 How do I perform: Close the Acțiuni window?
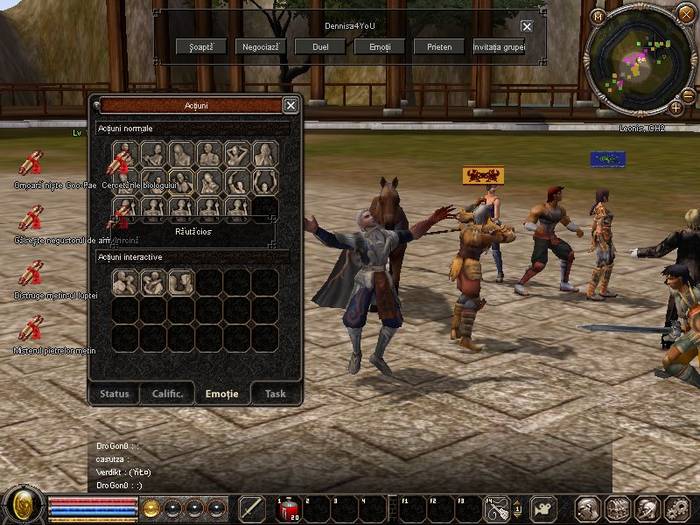point(290,105)
